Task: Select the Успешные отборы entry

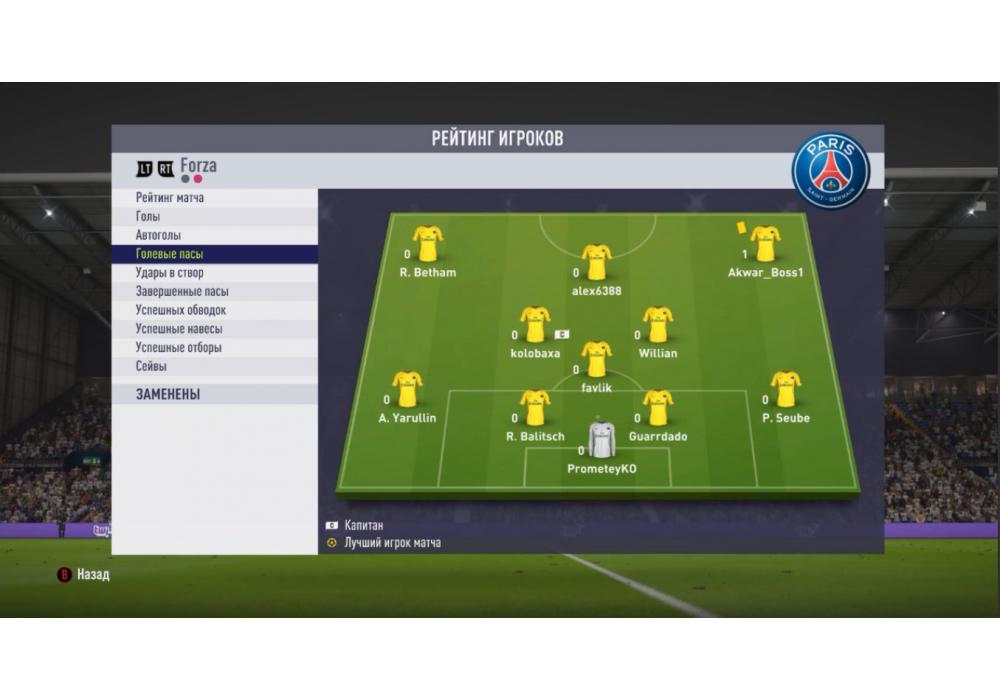Action: pos(179,348)
